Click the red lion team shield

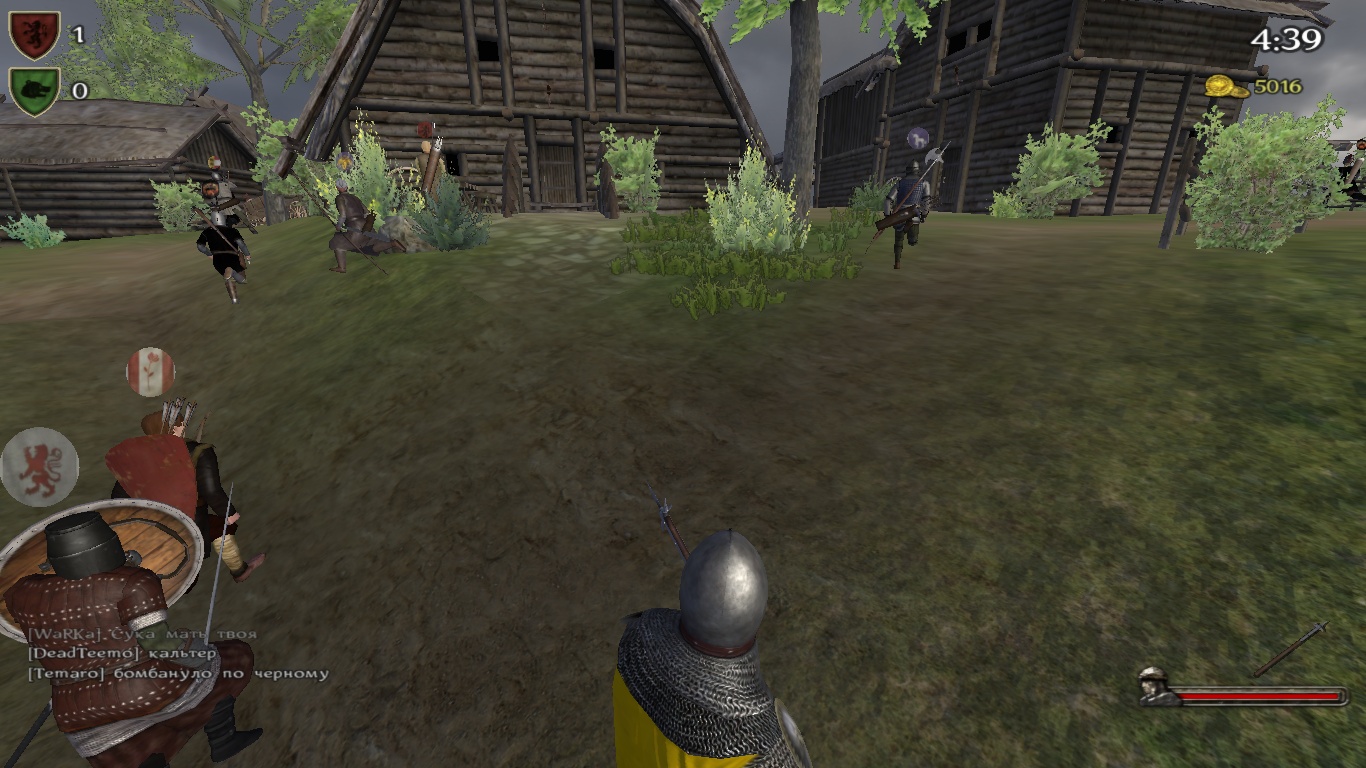(34, 35)
